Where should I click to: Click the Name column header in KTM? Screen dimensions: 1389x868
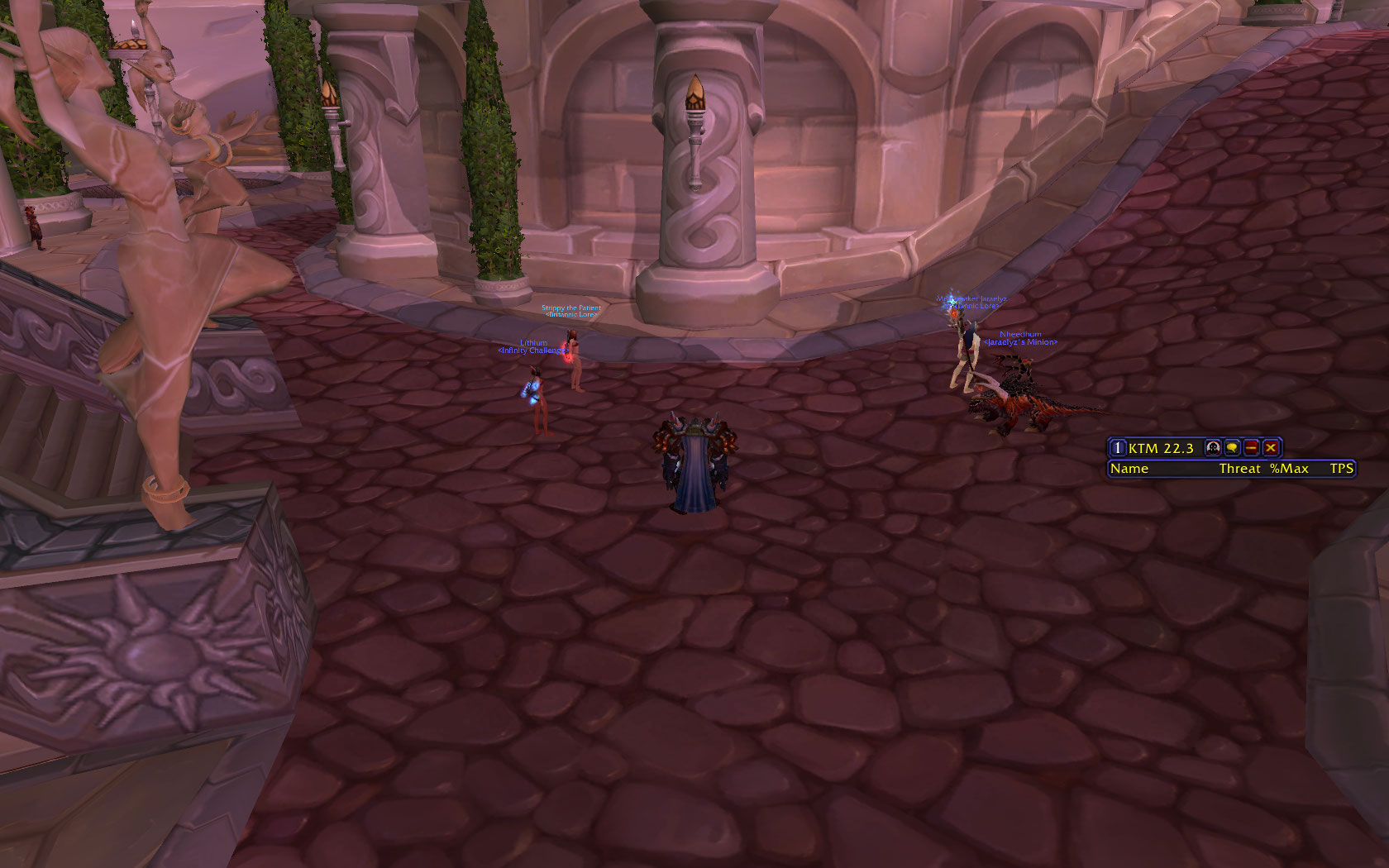click(1129, 469)
